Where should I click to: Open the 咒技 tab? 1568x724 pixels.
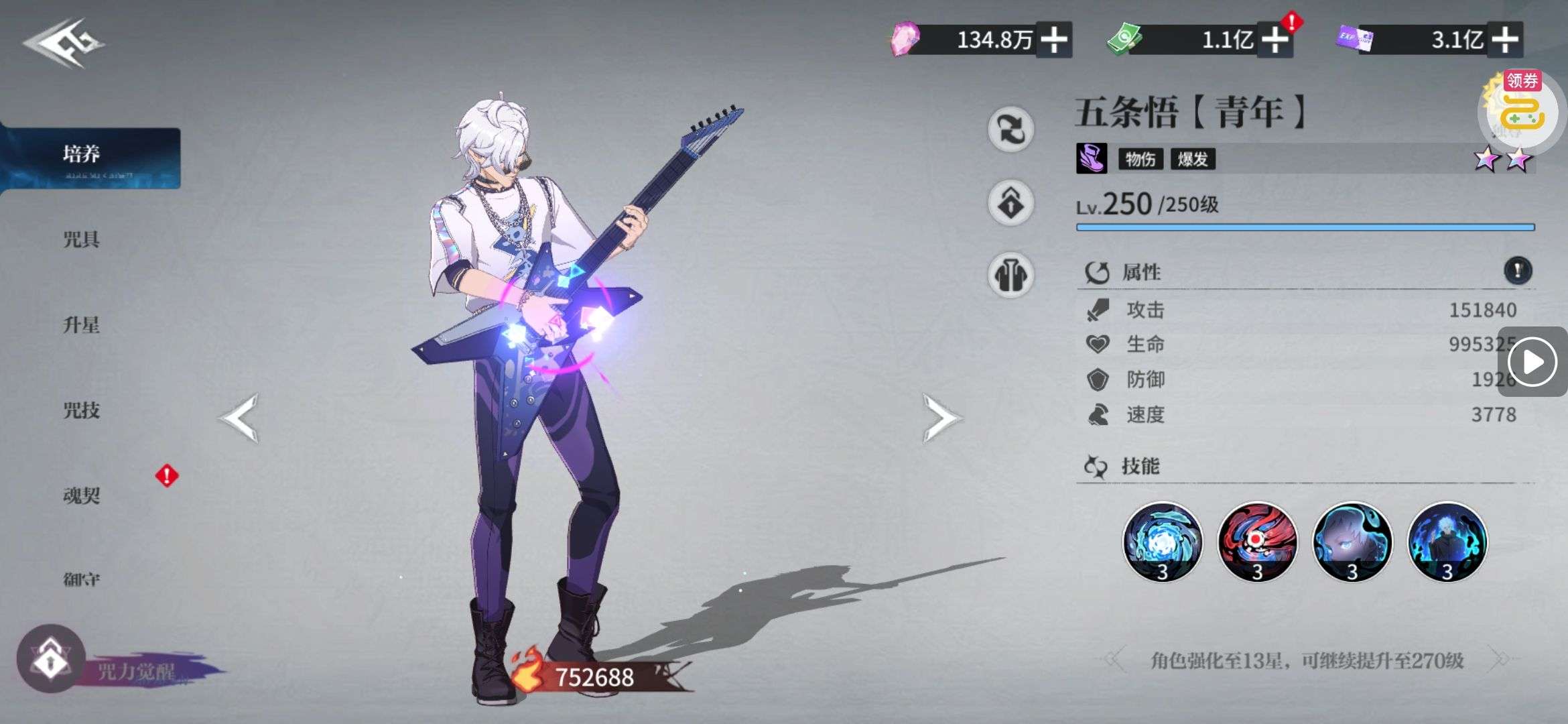coord(82,410)
